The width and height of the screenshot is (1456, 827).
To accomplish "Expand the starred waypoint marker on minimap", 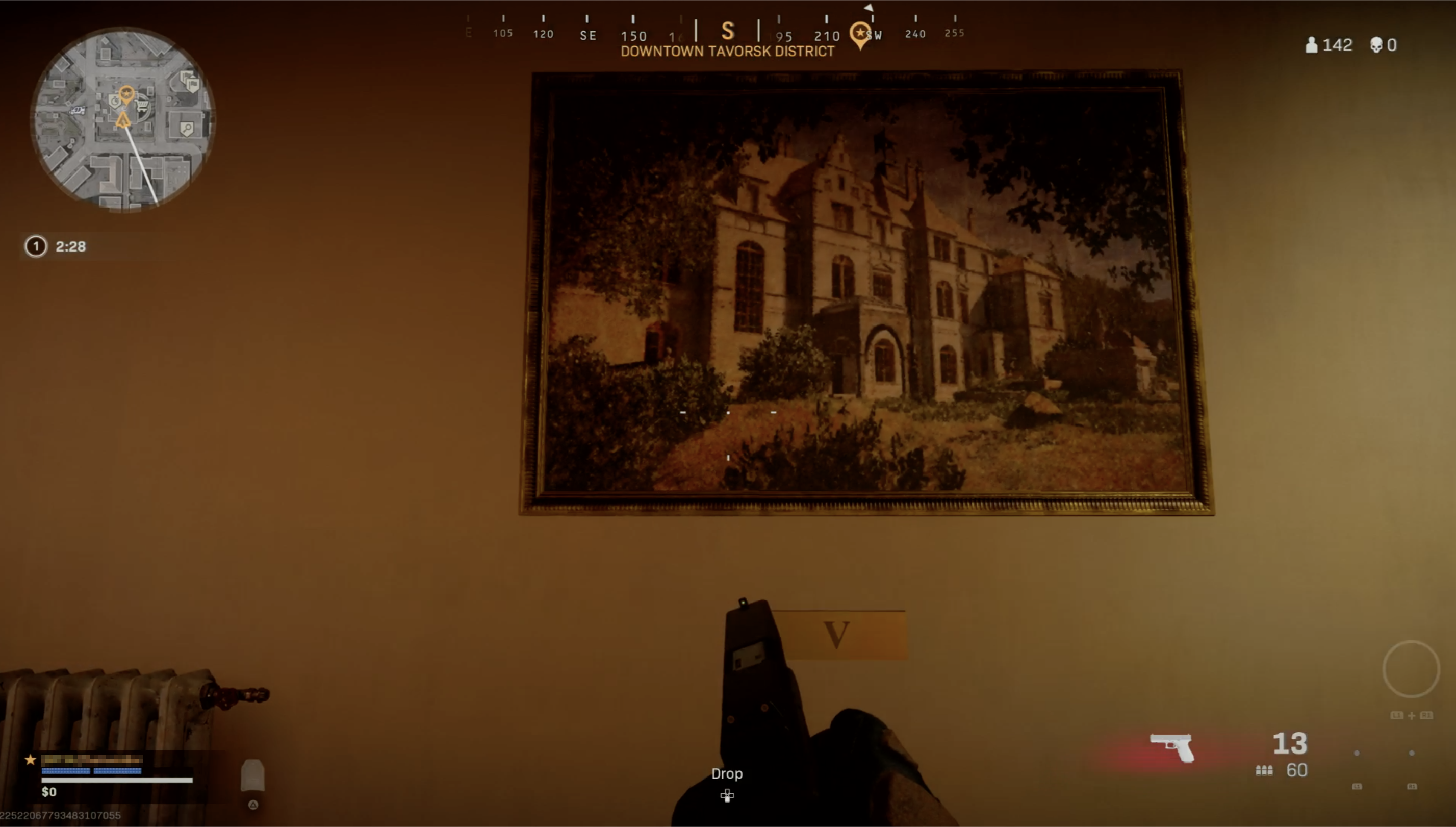I will tap(127, 93).
